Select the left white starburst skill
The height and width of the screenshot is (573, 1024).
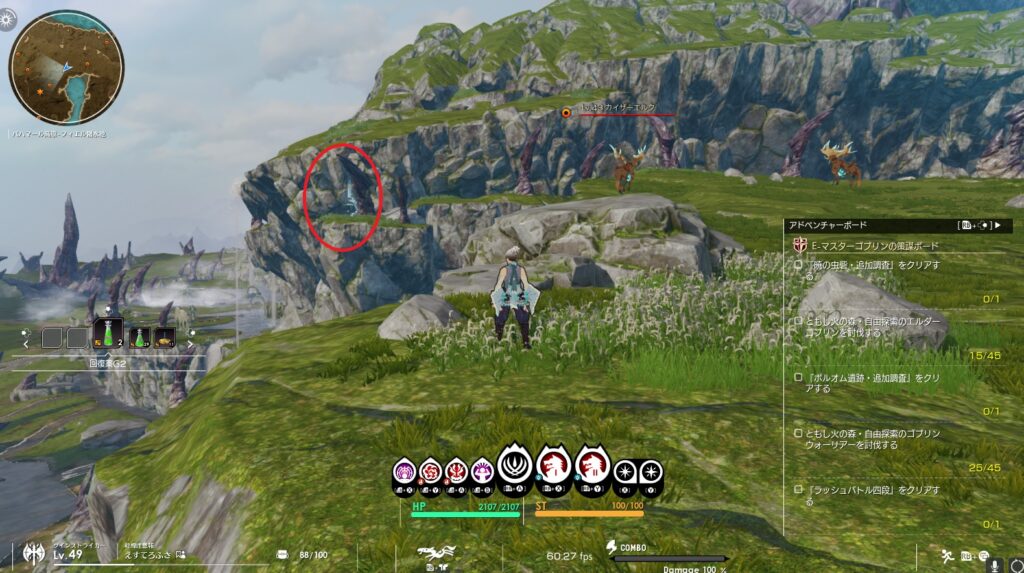click(x=626, y=471)
